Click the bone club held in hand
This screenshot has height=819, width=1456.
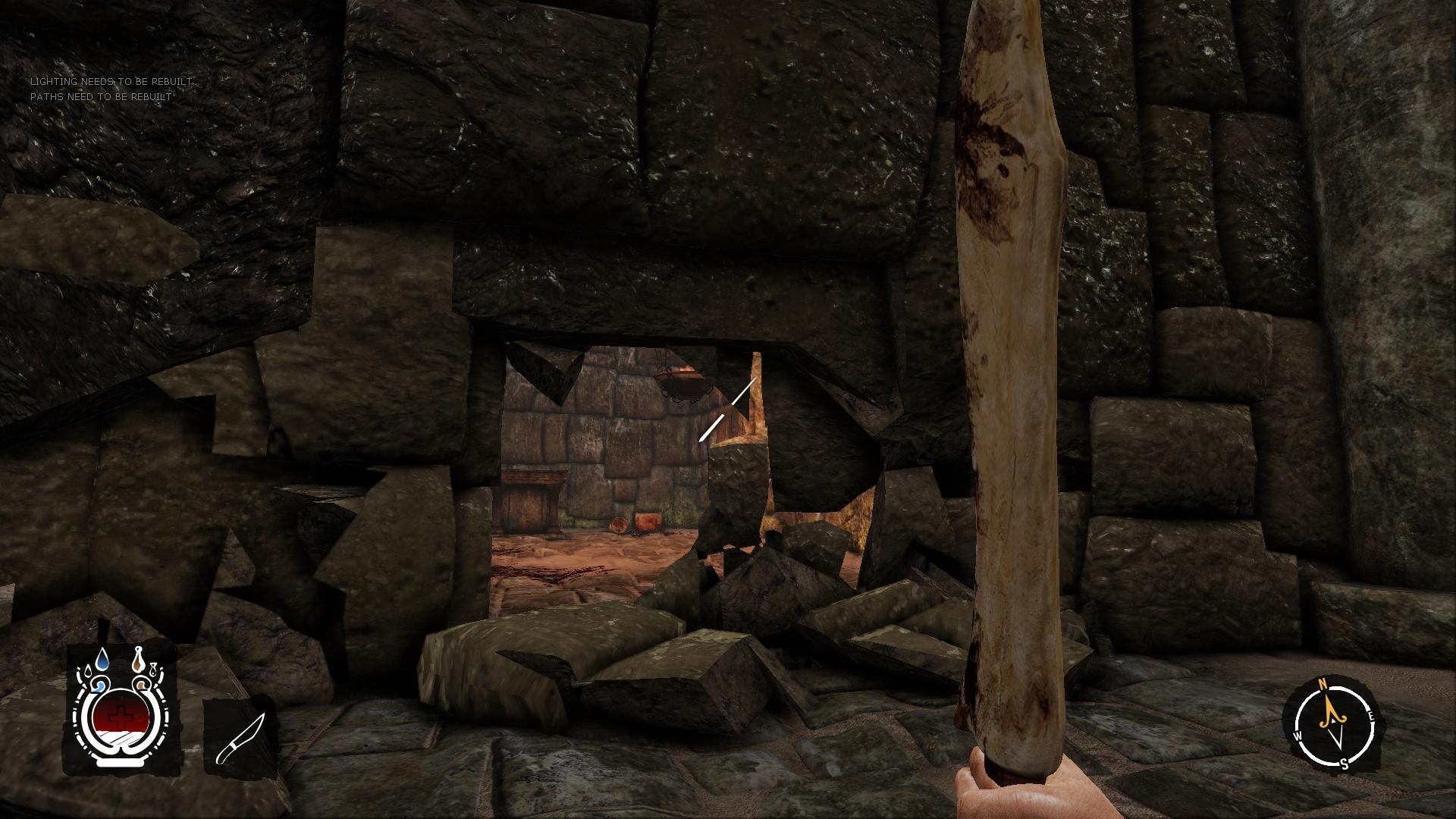coord(1009,379)
